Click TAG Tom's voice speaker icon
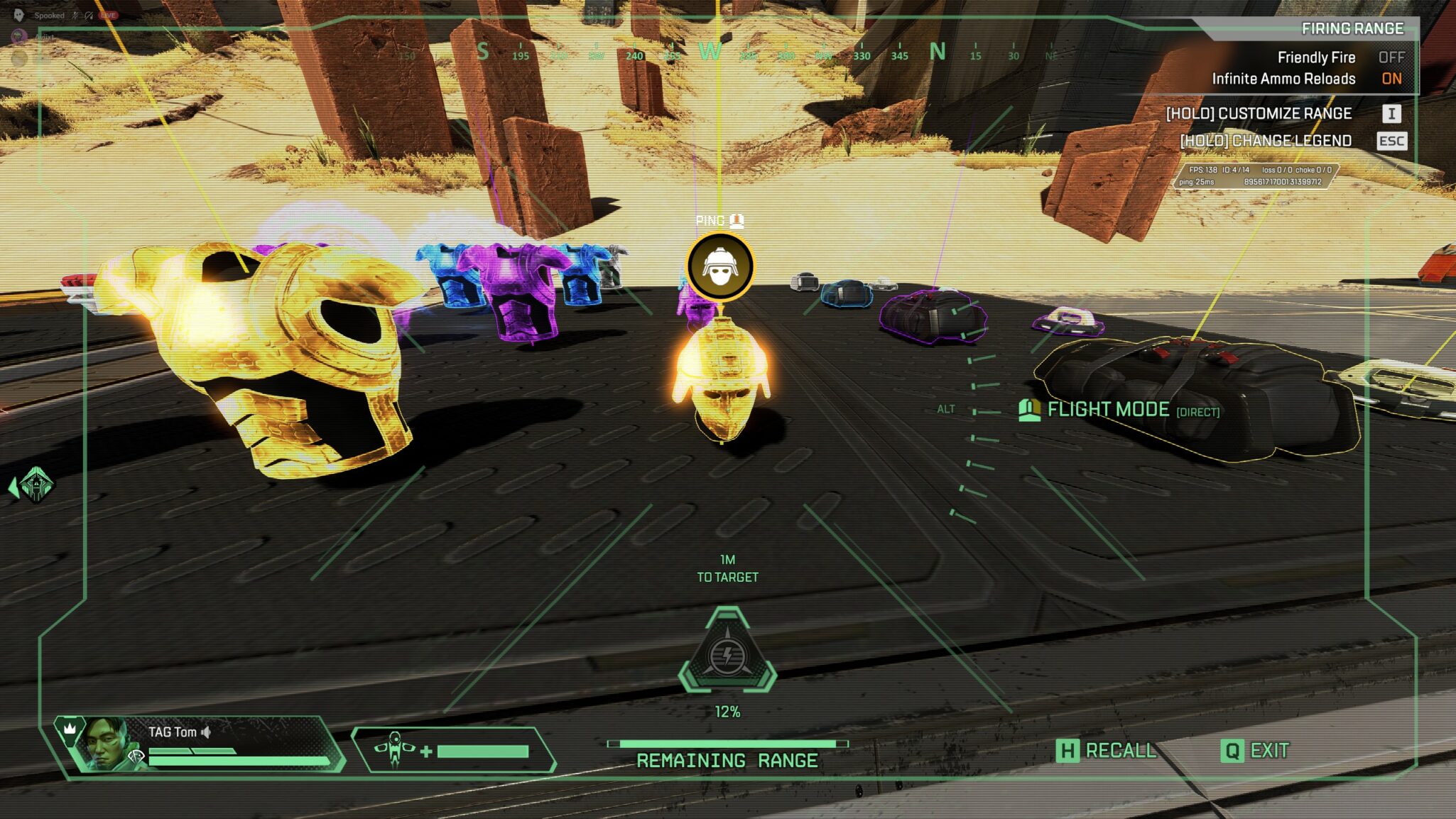Screen dimensions: 1456x819 click(206, 732)
